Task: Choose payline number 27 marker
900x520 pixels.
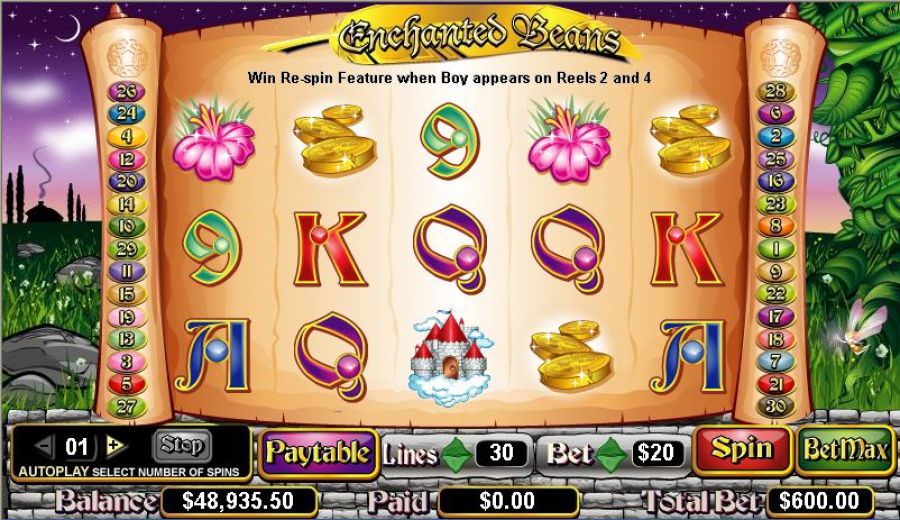Action: tap(127, 406)
